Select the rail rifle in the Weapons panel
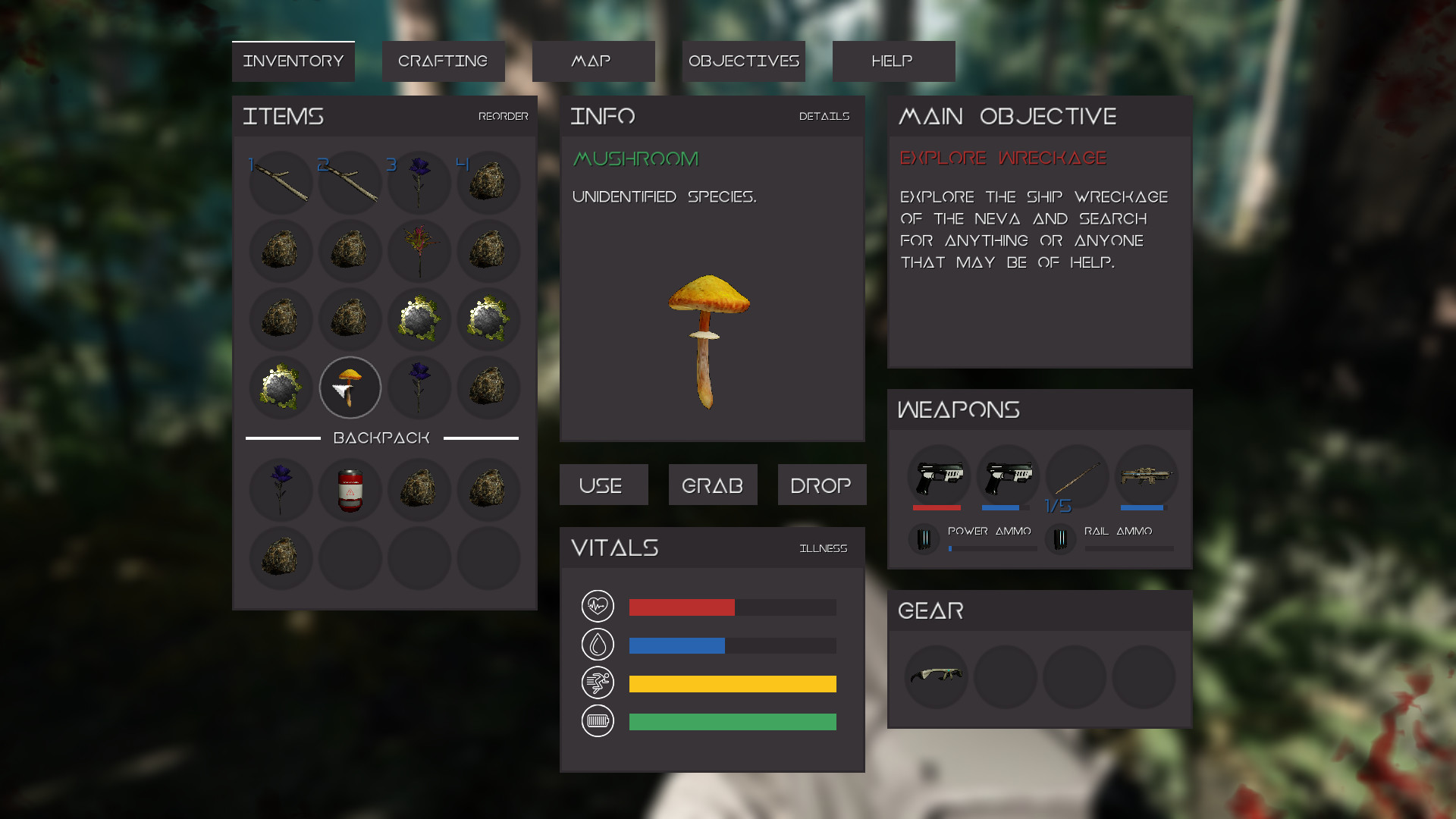 [1145, 476]
